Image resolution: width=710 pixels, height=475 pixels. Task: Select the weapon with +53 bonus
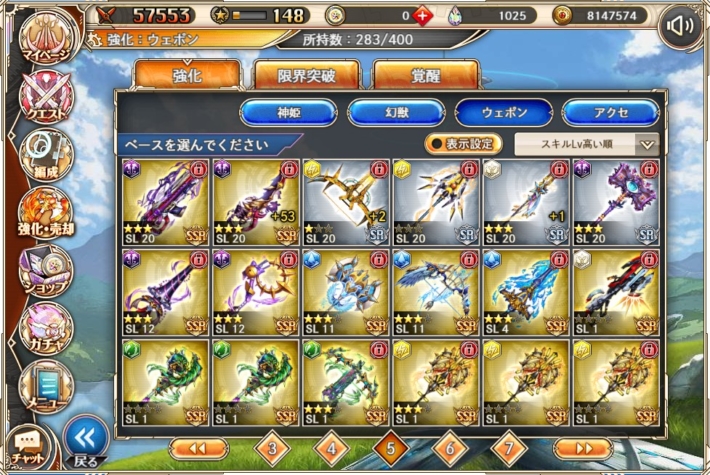click(x=255, y=202)
